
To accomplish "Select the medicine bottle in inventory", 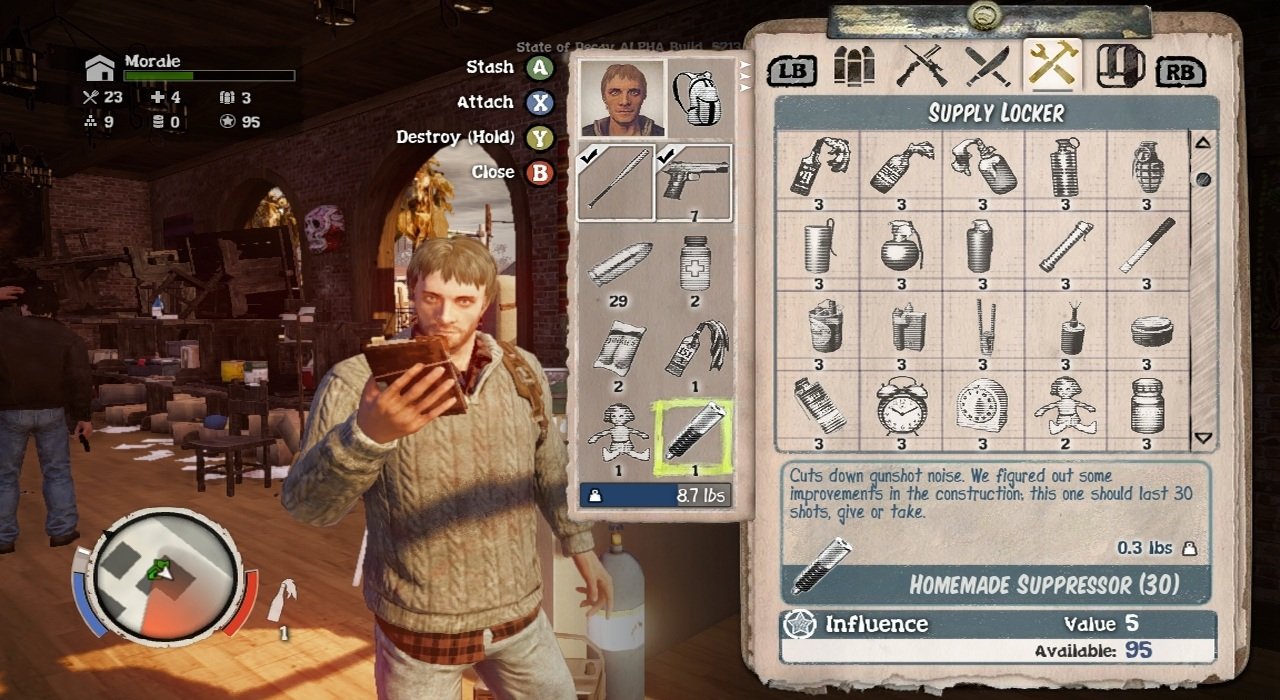I will [x=694, y=265].
